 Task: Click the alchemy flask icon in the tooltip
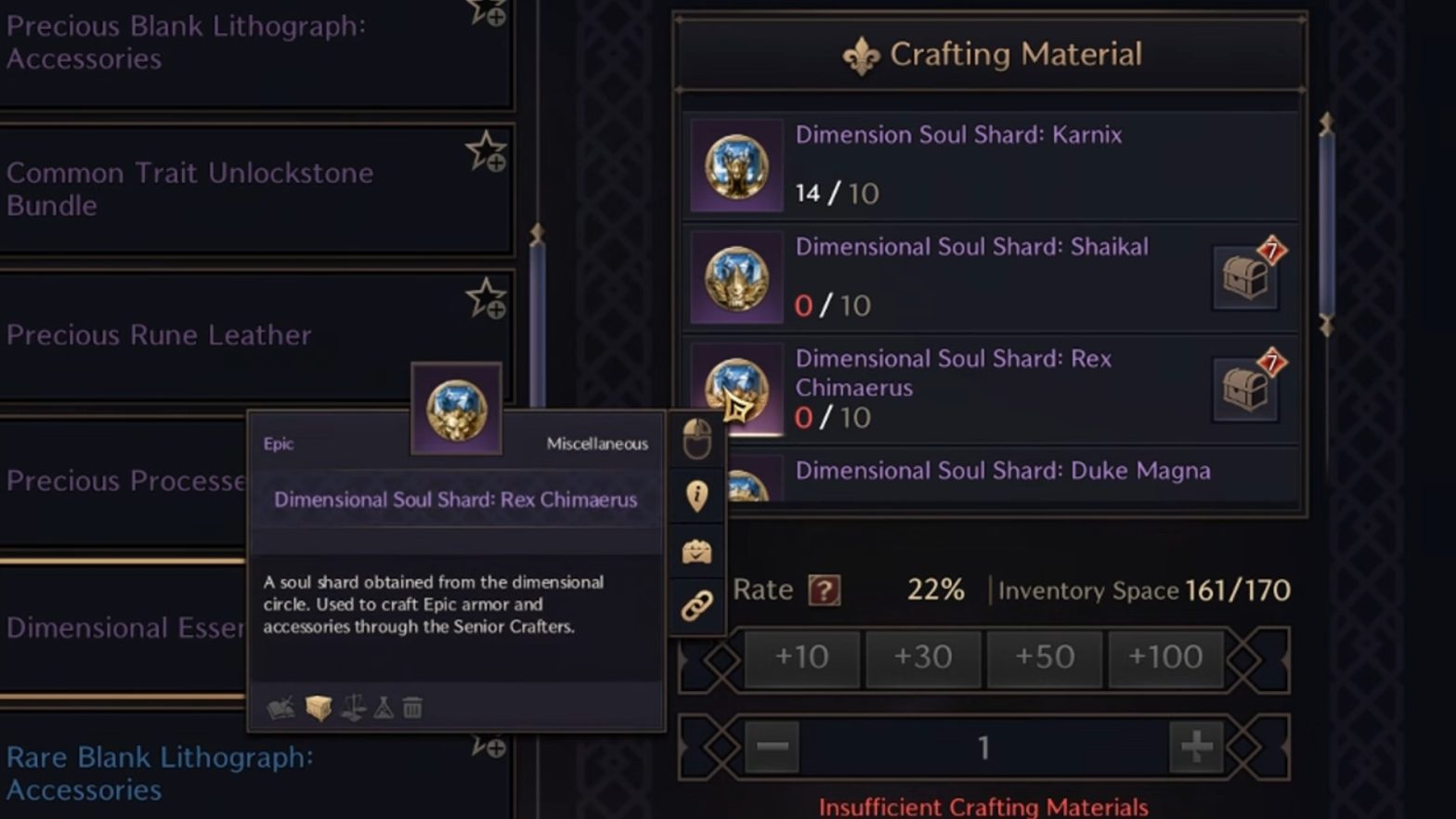tap(384, 708)
